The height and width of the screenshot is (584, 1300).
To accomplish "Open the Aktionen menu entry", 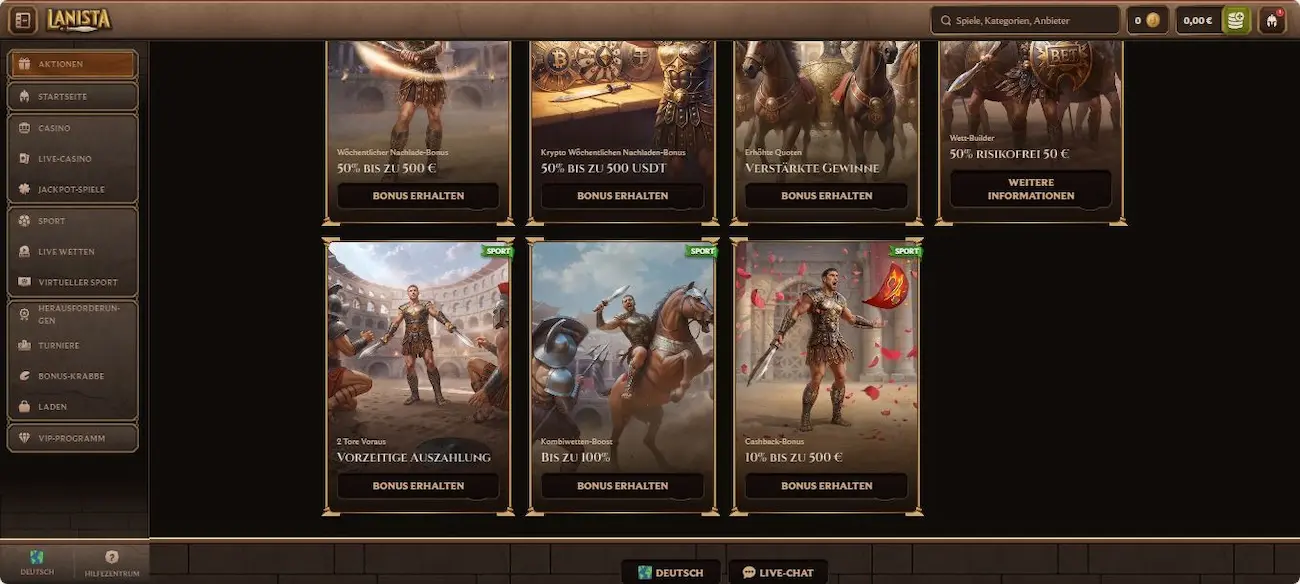I will (x=72, y=64).
